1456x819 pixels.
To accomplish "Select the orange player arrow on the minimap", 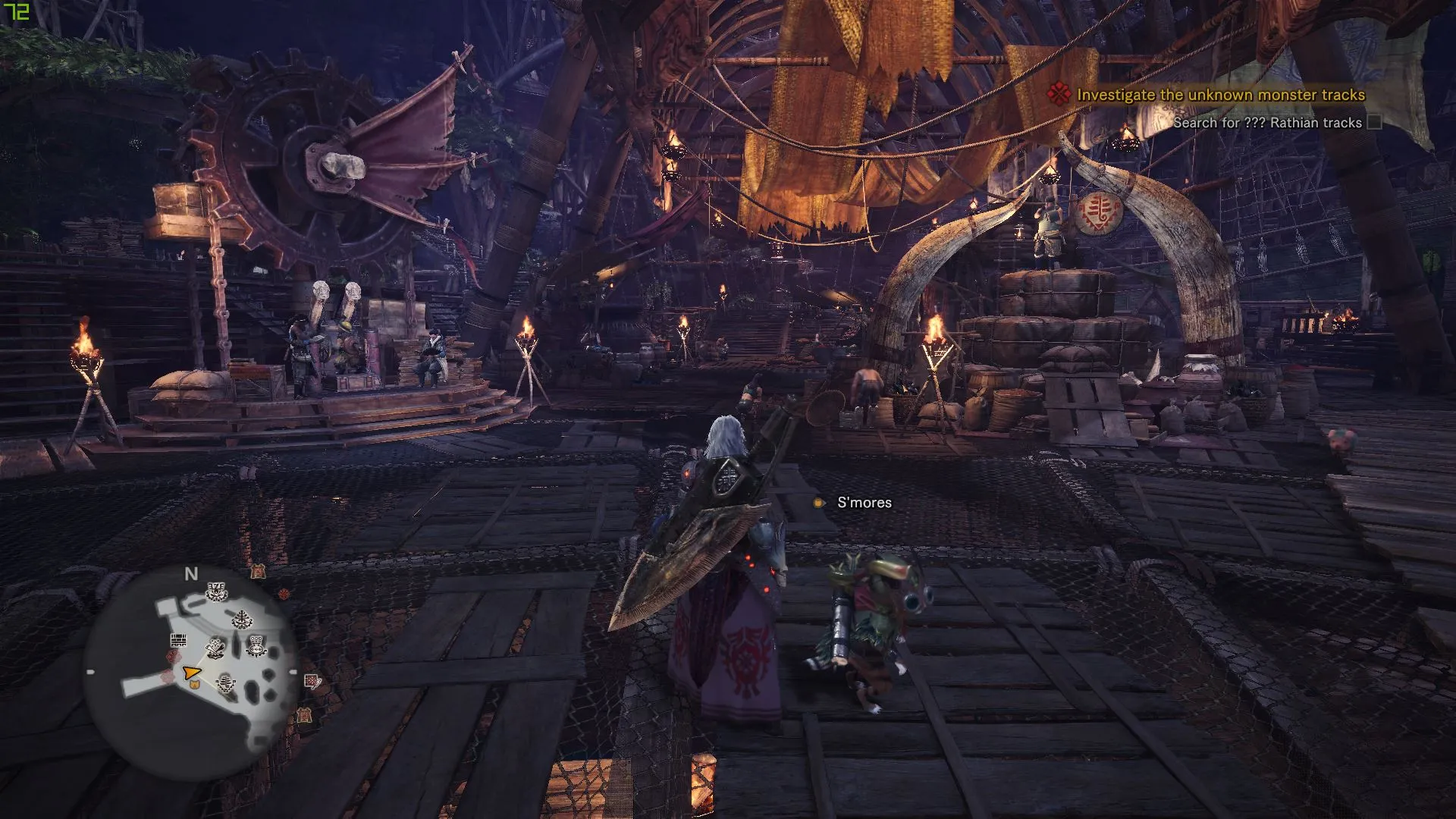I will [191, 672].
